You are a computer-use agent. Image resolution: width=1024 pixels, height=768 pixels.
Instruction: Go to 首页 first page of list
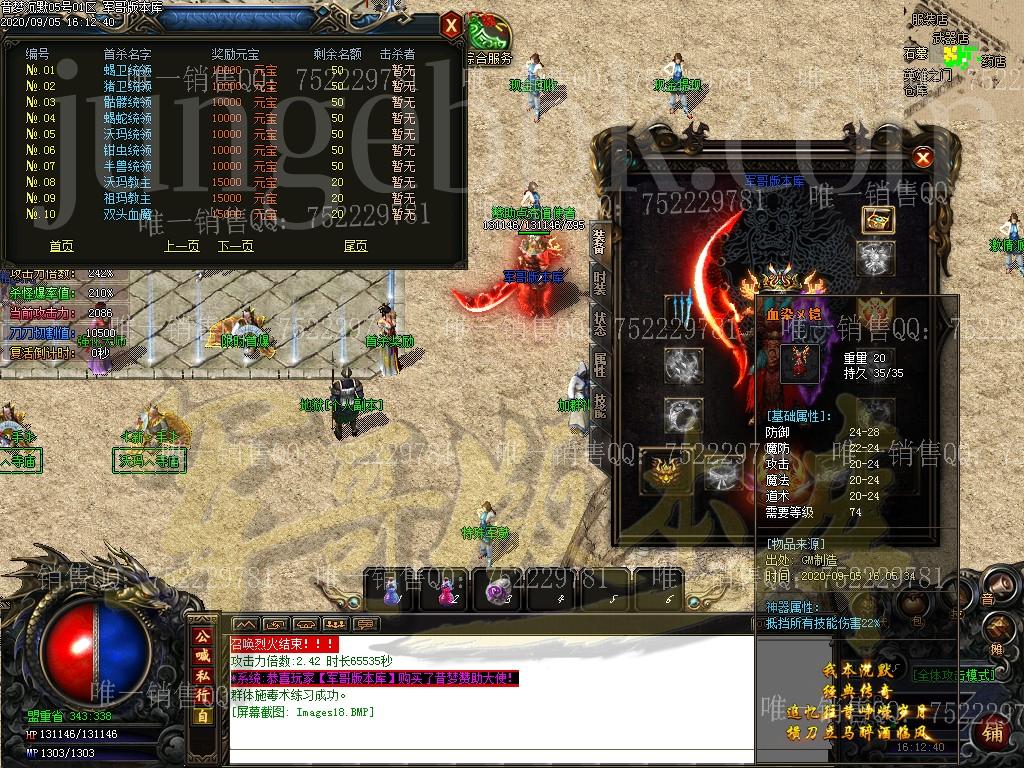pos(61,246)
